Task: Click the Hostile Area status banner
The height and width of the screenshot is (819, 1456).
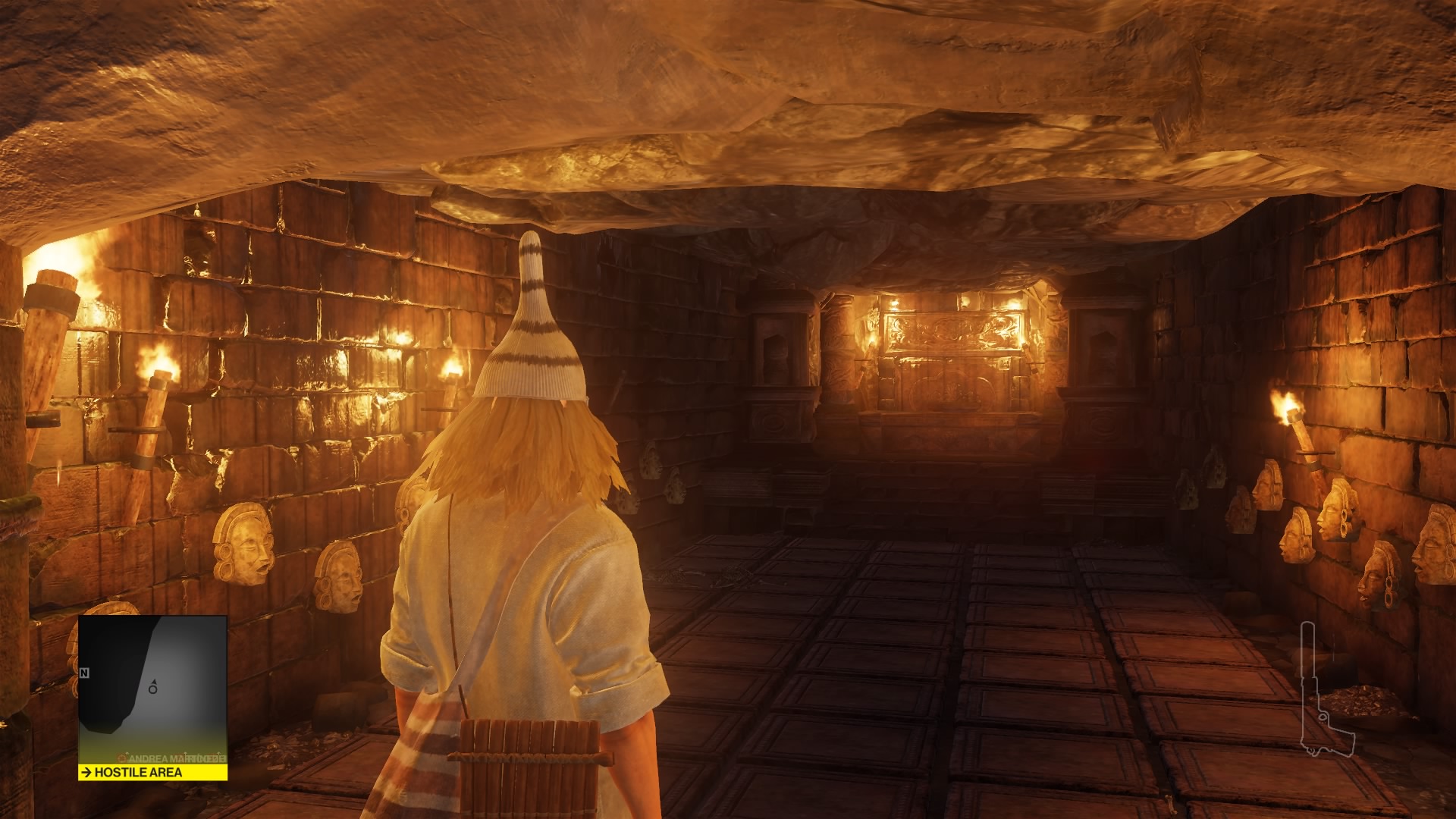Action: tap(152, 773)
